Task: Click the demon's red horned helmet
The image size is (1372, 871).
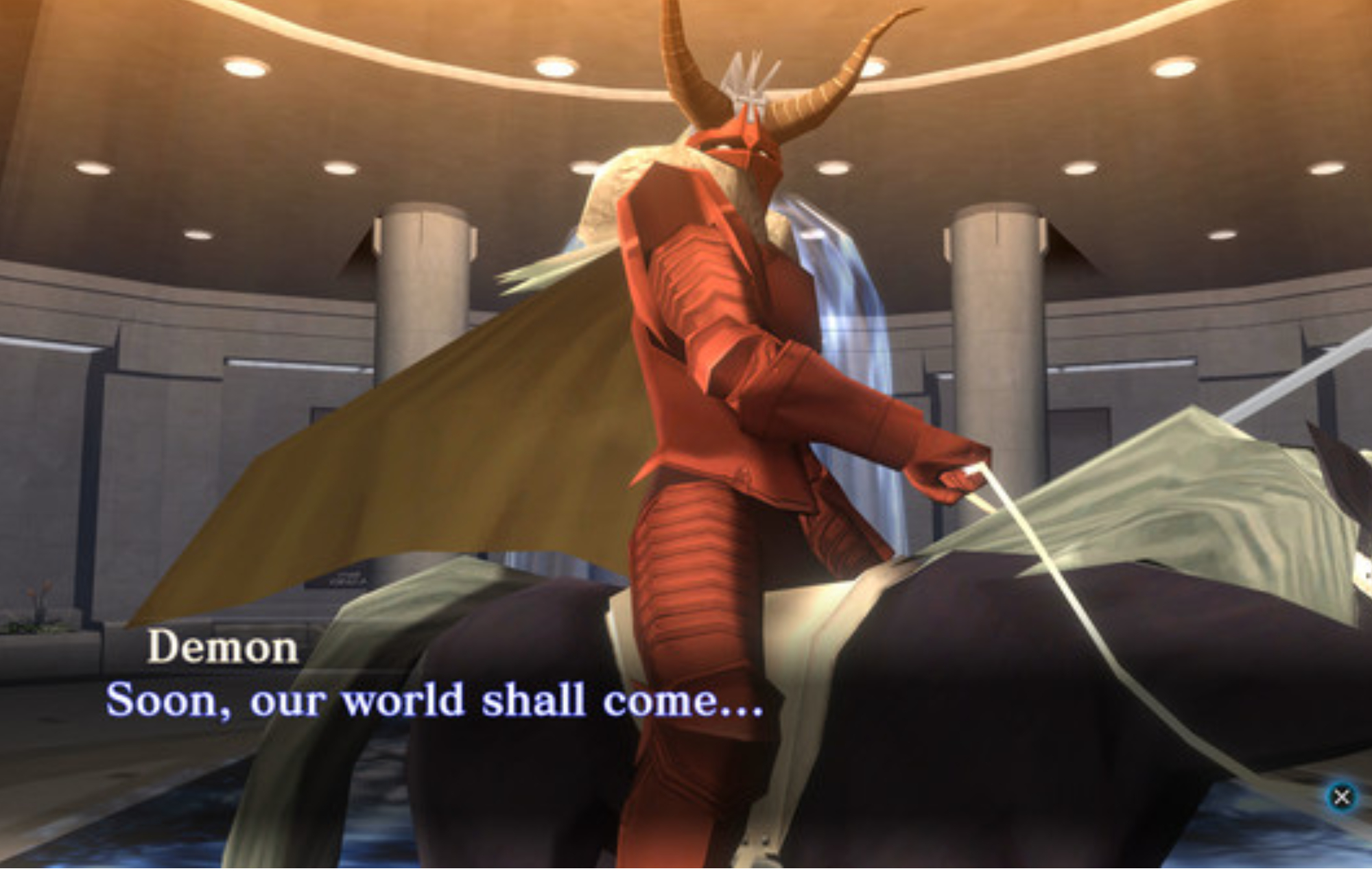Action: (748, 151)
